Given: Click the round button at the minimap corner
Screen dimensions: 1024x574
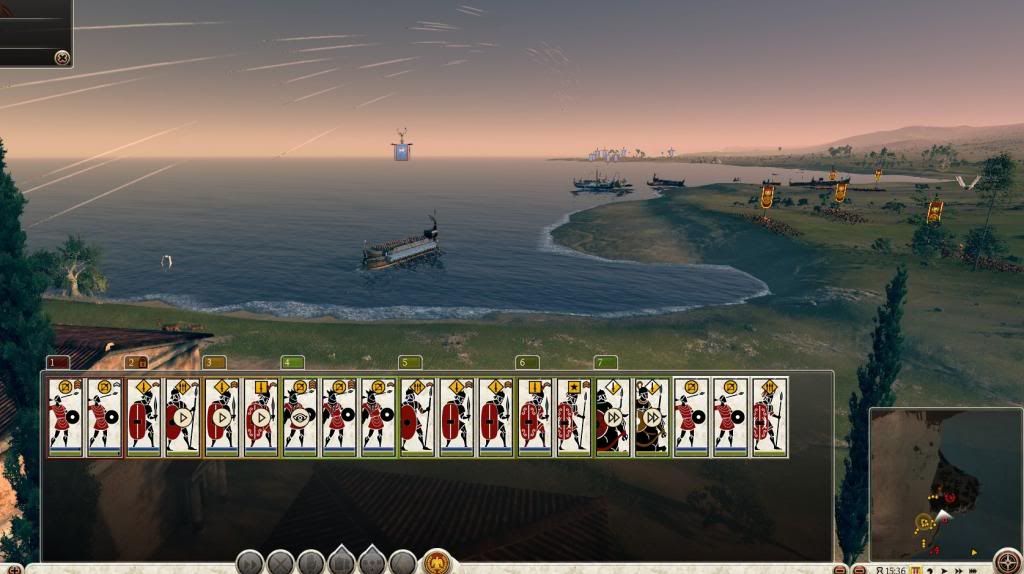Looking at the screenshot, I should point(1006,561).
